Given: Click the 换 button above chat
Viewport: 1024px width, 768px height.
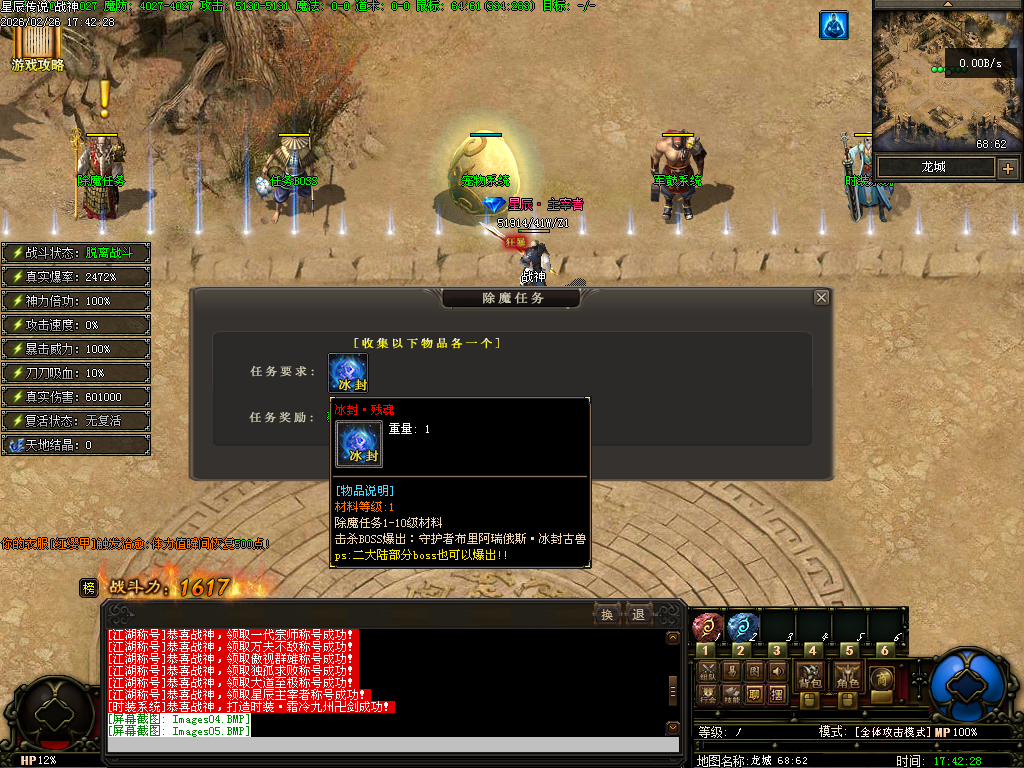Looking at the screenshot, I should (x=606, y=614).
